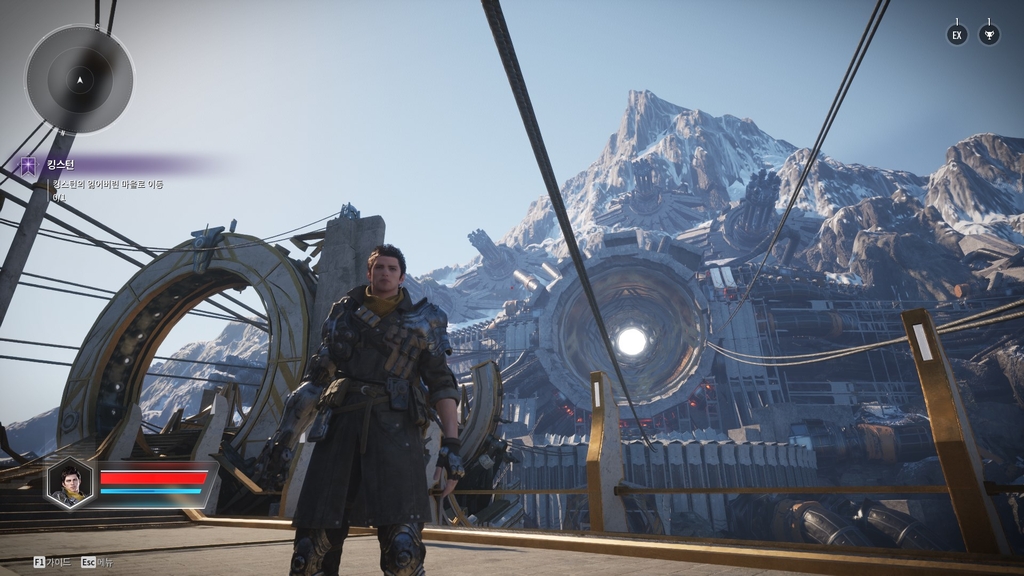Open the trophy achievements icon
The height and width of the screenshot is (576, 1024).
coord(988,35)
